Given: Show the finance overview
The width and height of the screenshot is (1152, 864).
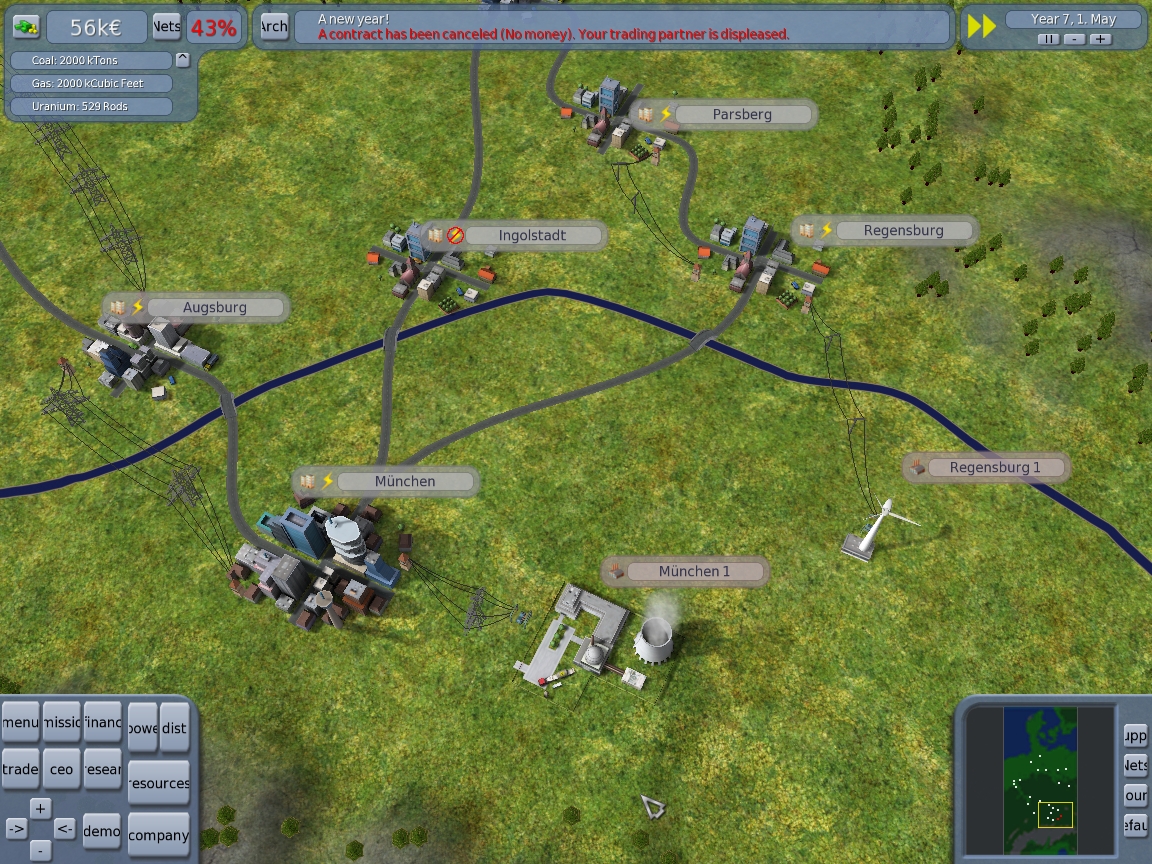Looking at the screenshot, I should pyautogui.click(x=102, y=722).
